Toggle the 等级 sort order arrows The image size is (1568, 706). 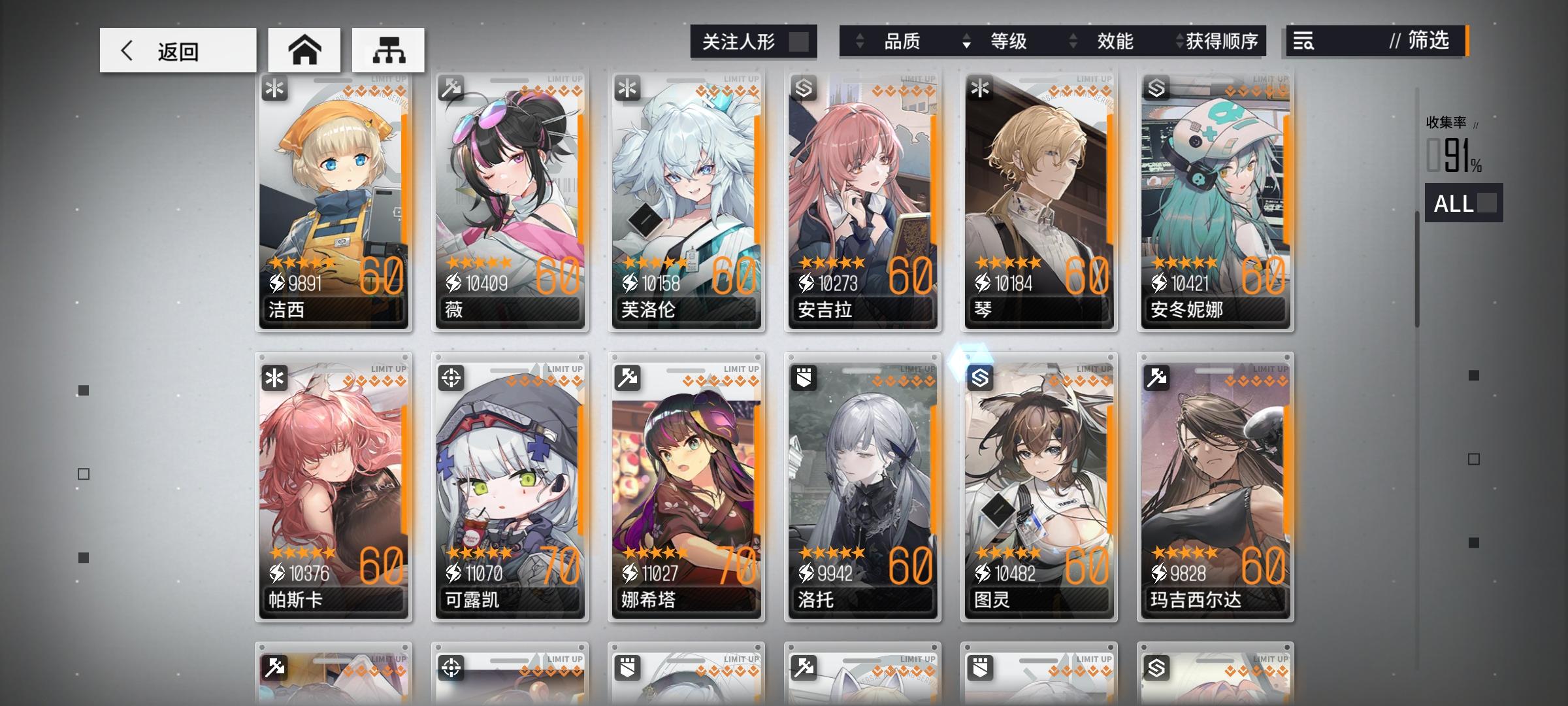[966, 41]
